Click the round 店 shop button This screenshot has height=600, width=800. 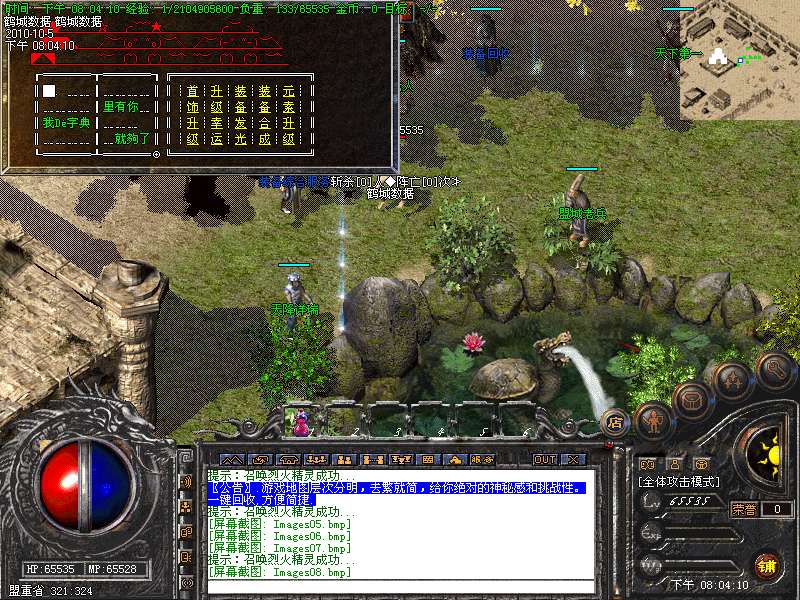point(614,422)
